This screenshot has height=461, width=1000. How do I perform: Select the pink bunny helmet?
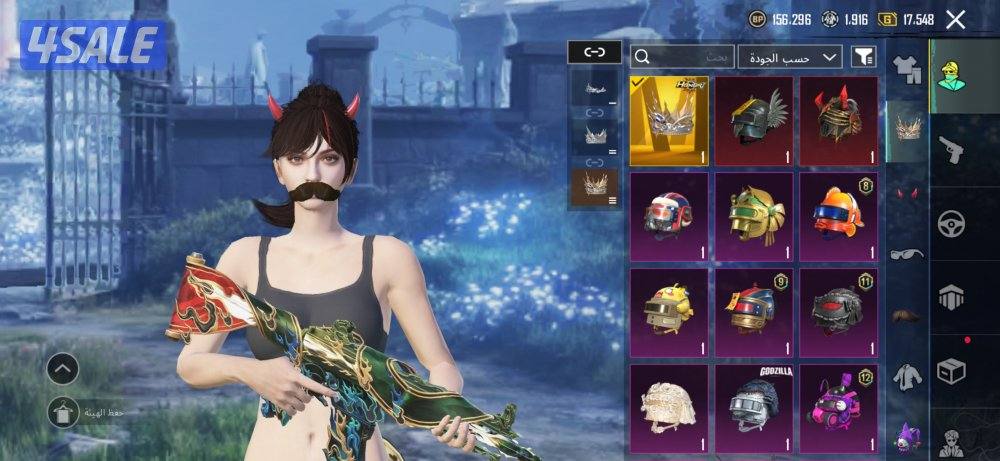click(838, 406)
